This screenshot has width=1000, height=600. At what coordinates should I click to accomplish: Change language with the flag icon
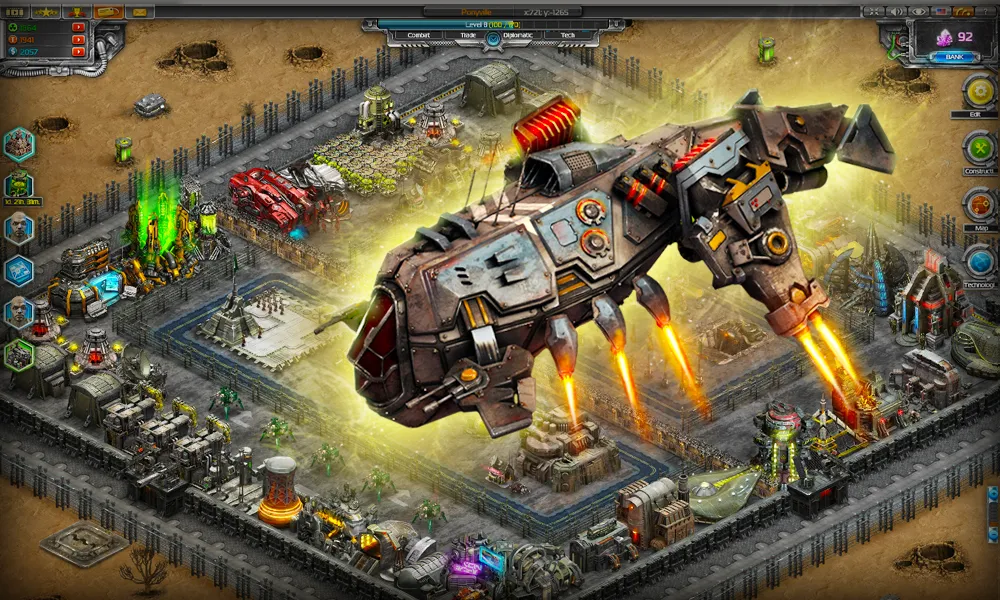click(943, 11)
